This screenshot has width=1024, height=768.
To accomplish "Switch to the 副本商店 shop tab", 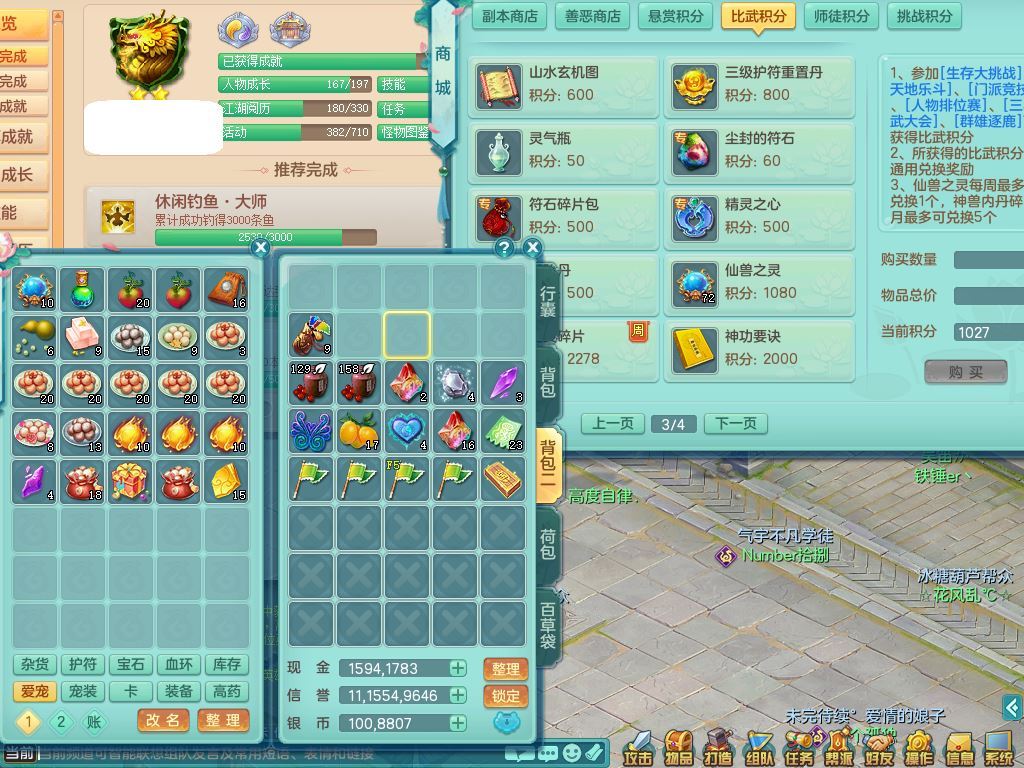I will [510, 16].
